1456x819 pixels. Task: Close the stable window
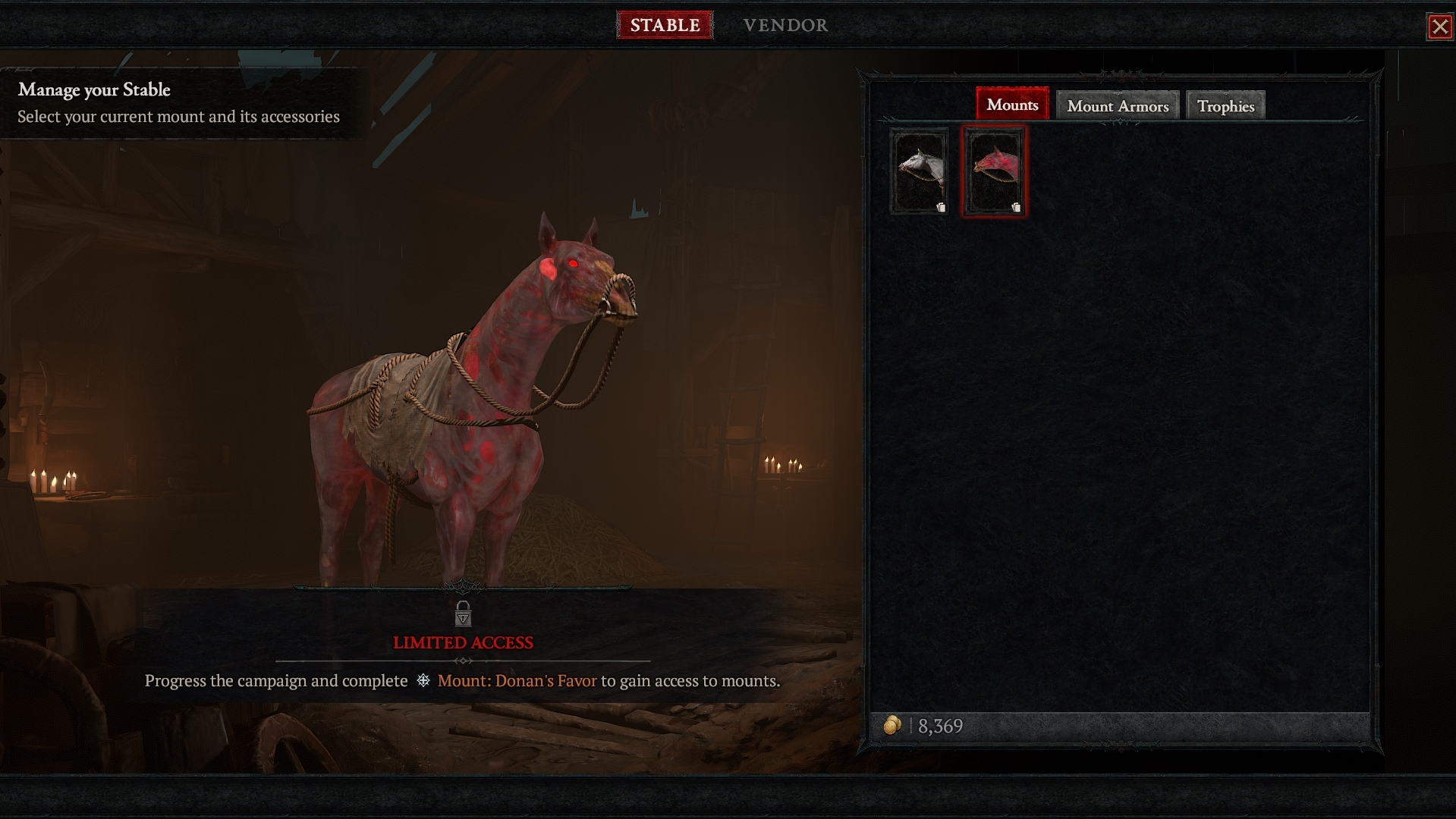pyautogui.click(x=1439, y=27)
